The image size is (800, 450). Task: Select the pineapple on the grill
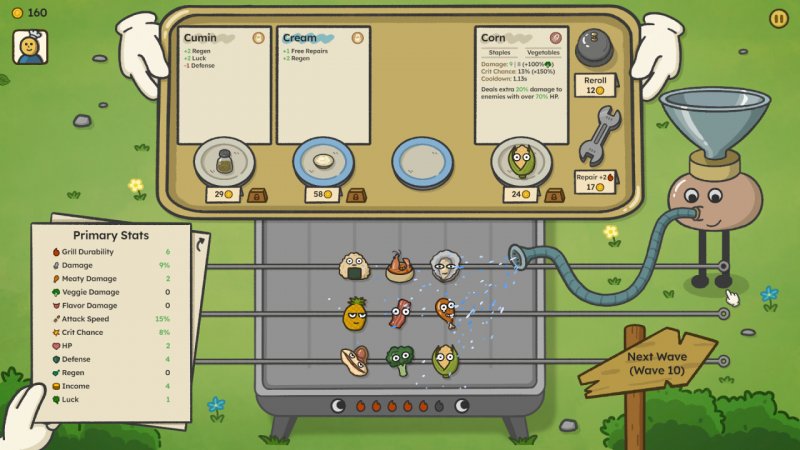pyautogui.click(x=354, y=315)
